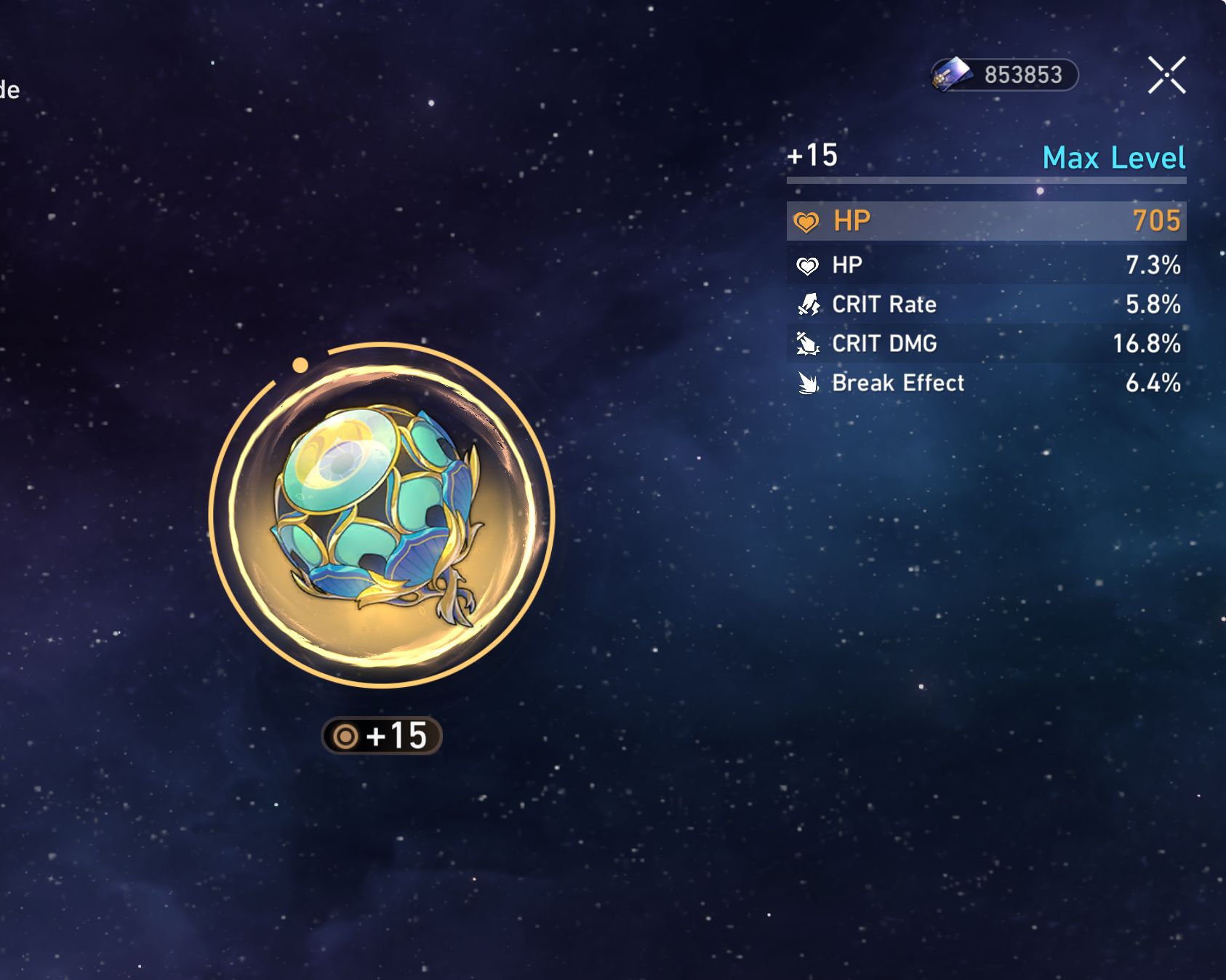
Task: Select the CRIT DMG substat row
Action: pyautogui.click(x=986, y=343)
